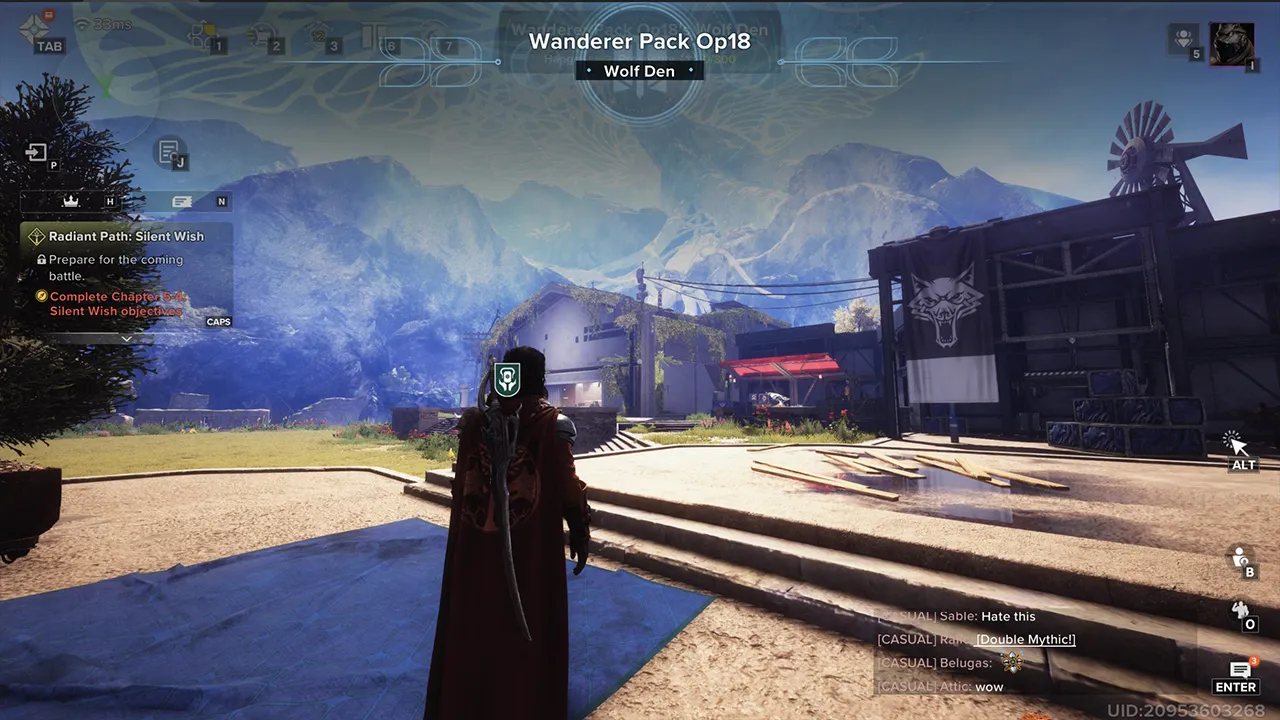The image size is (1280, 720).
Task: Switch to the ticket tab
Action: click(182, 201)
